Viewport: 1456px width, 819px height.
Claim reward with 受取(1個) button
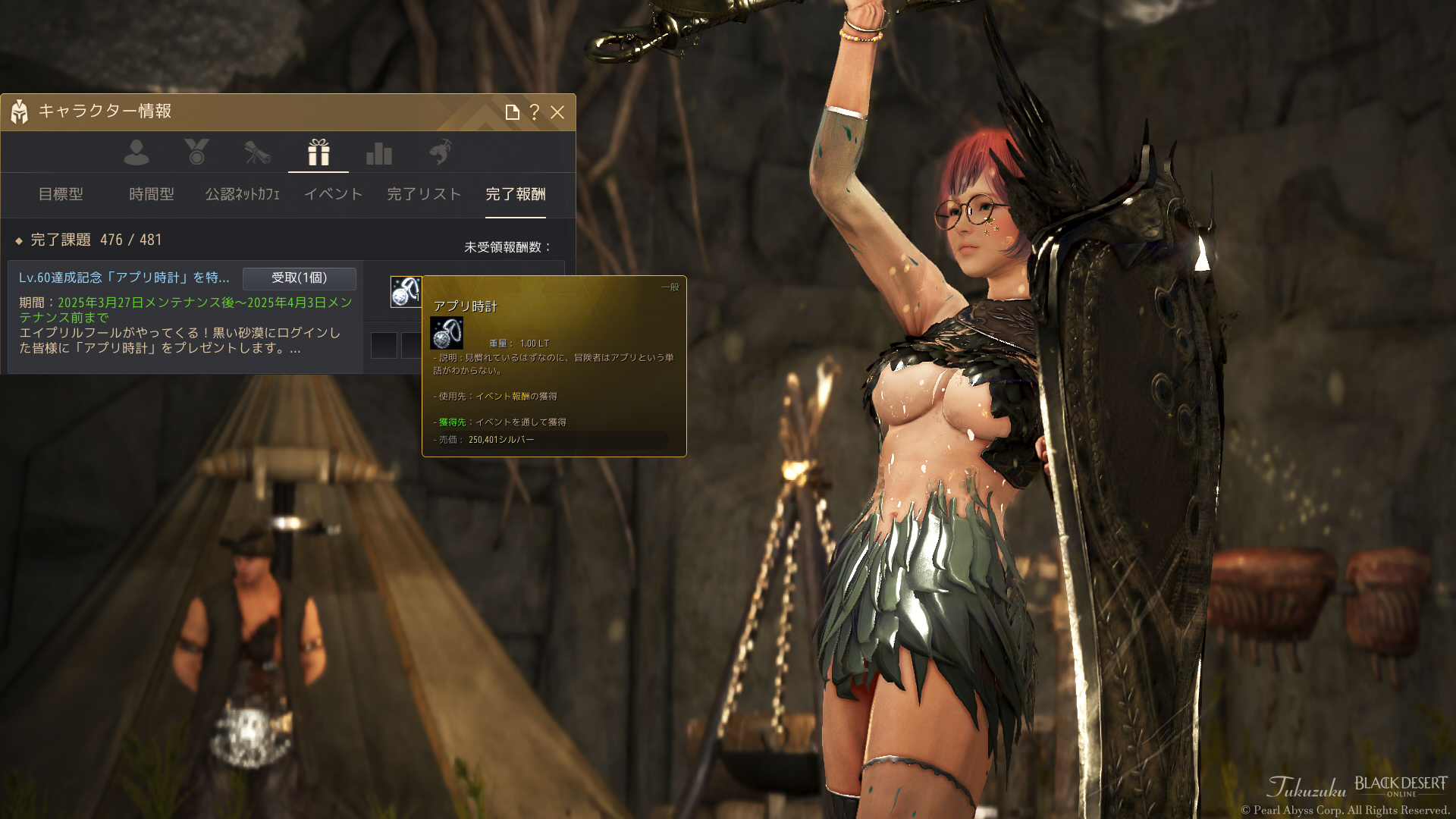[300, 278]
